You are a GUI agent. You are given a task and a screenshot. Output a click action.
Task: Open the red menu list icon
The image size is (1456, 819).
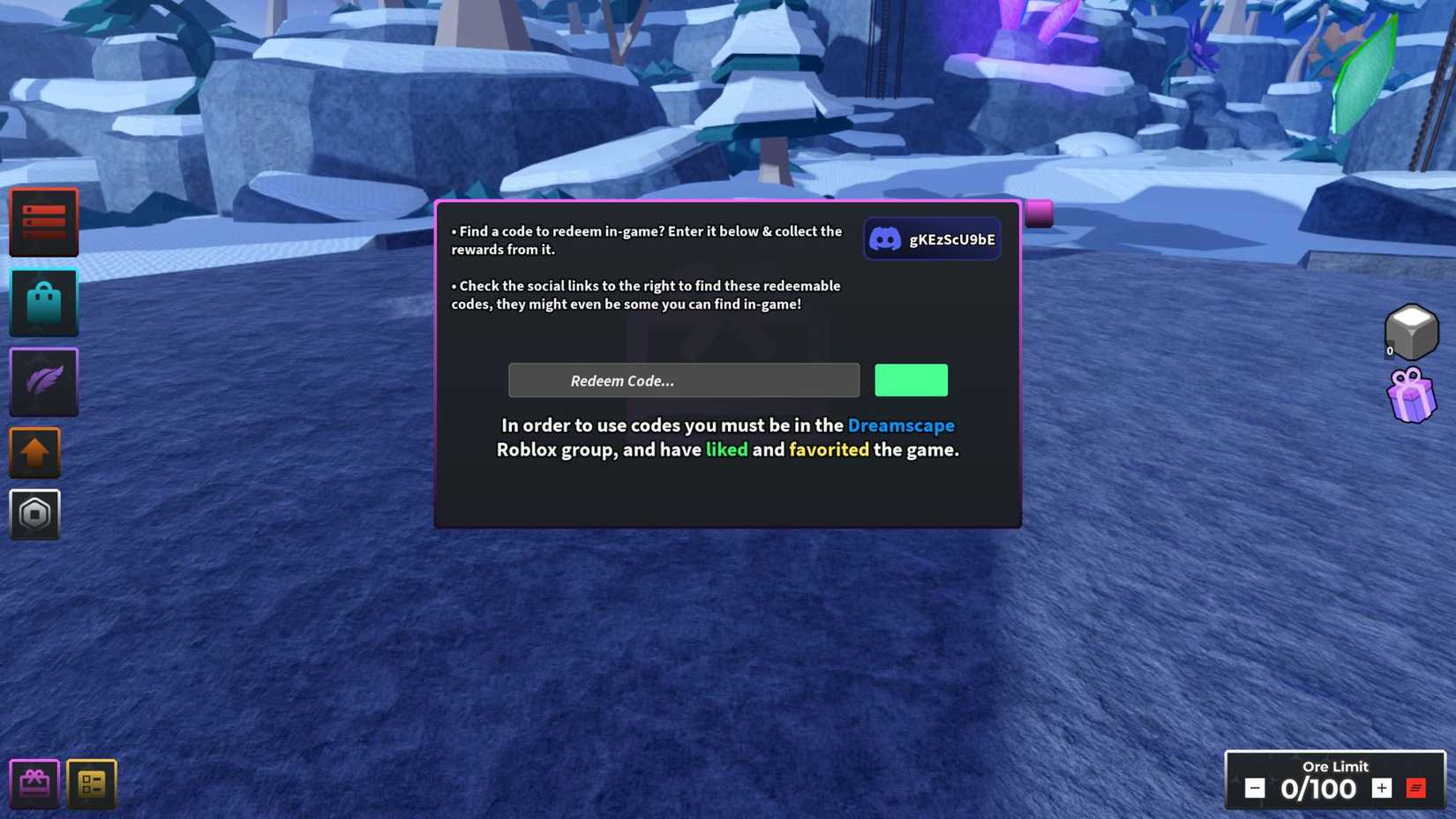point(43,222)
